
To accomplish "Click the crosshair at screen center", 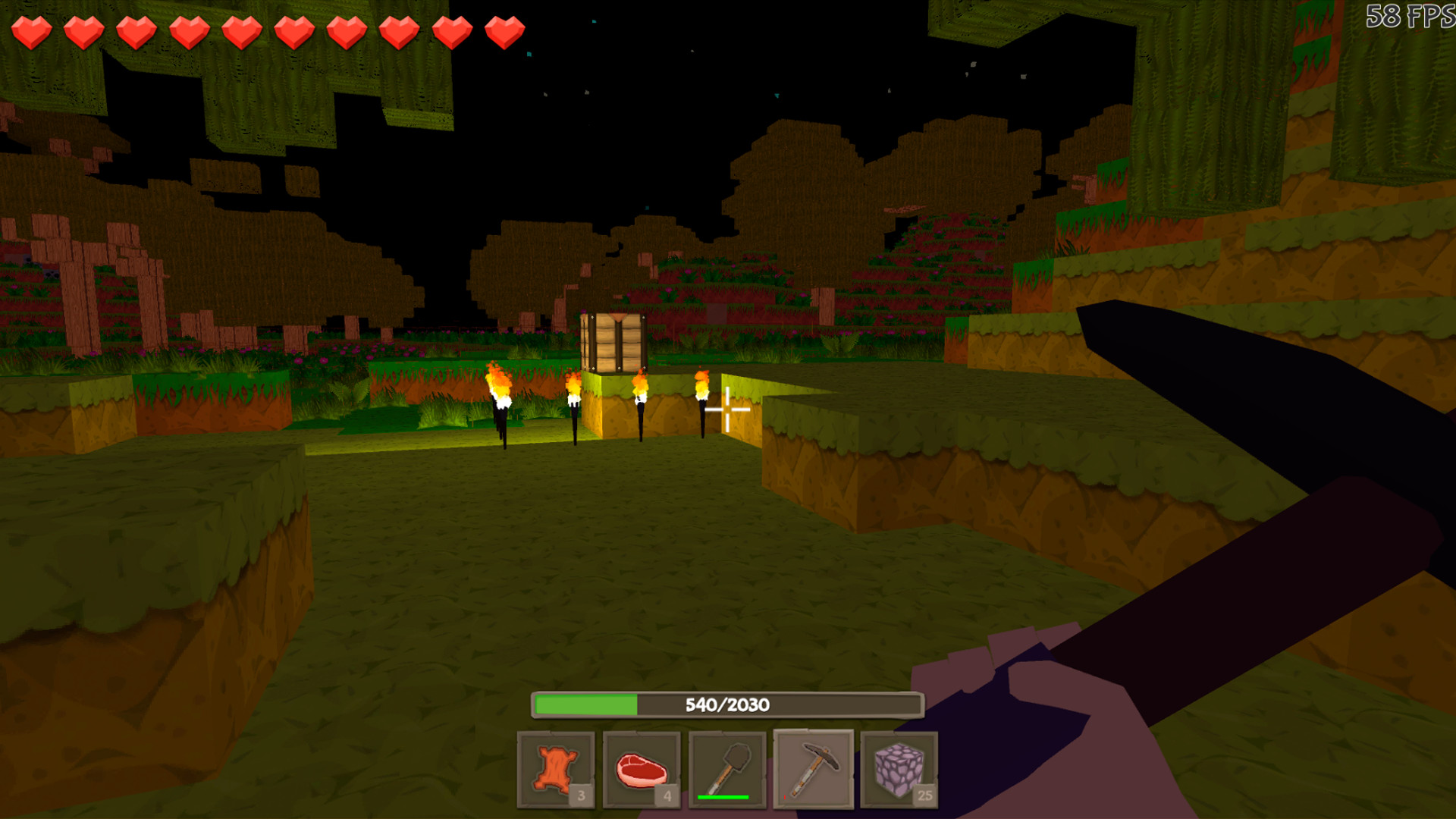I will click(726, 409).
